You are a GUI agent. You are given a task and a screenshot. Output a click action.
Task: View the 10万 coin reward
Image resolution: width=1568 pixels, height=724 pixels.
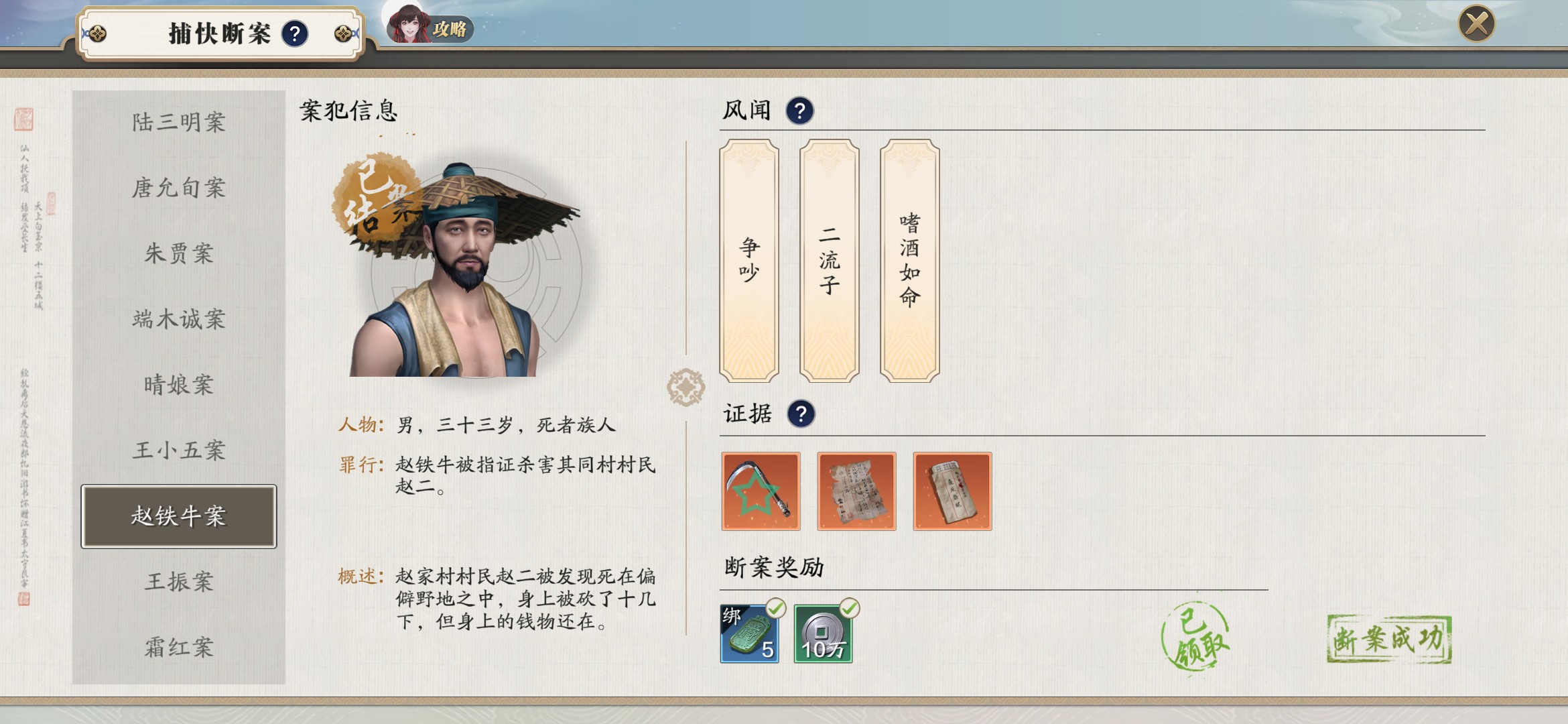pos(824,633)
